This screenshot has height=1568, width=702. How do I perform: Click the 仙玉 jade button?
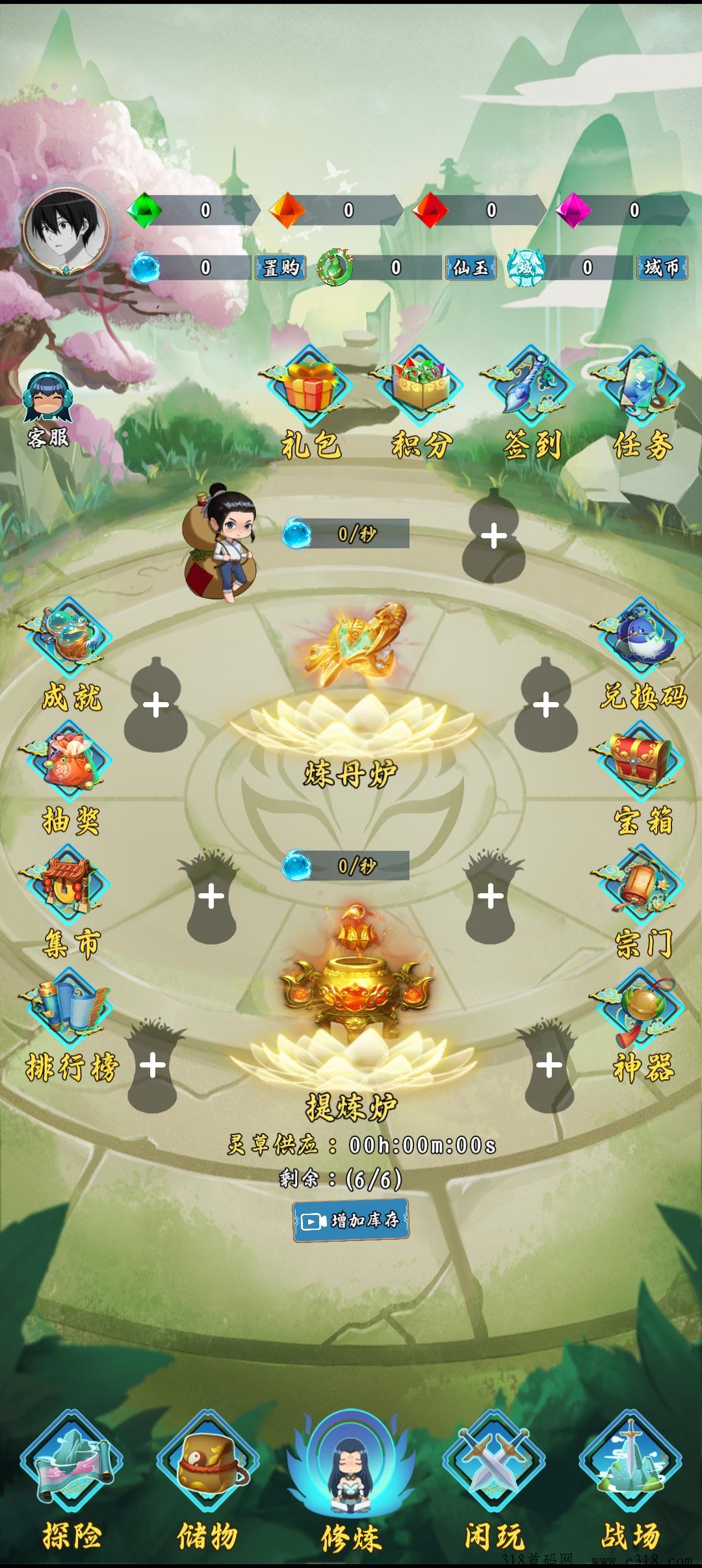click(471, 267)
